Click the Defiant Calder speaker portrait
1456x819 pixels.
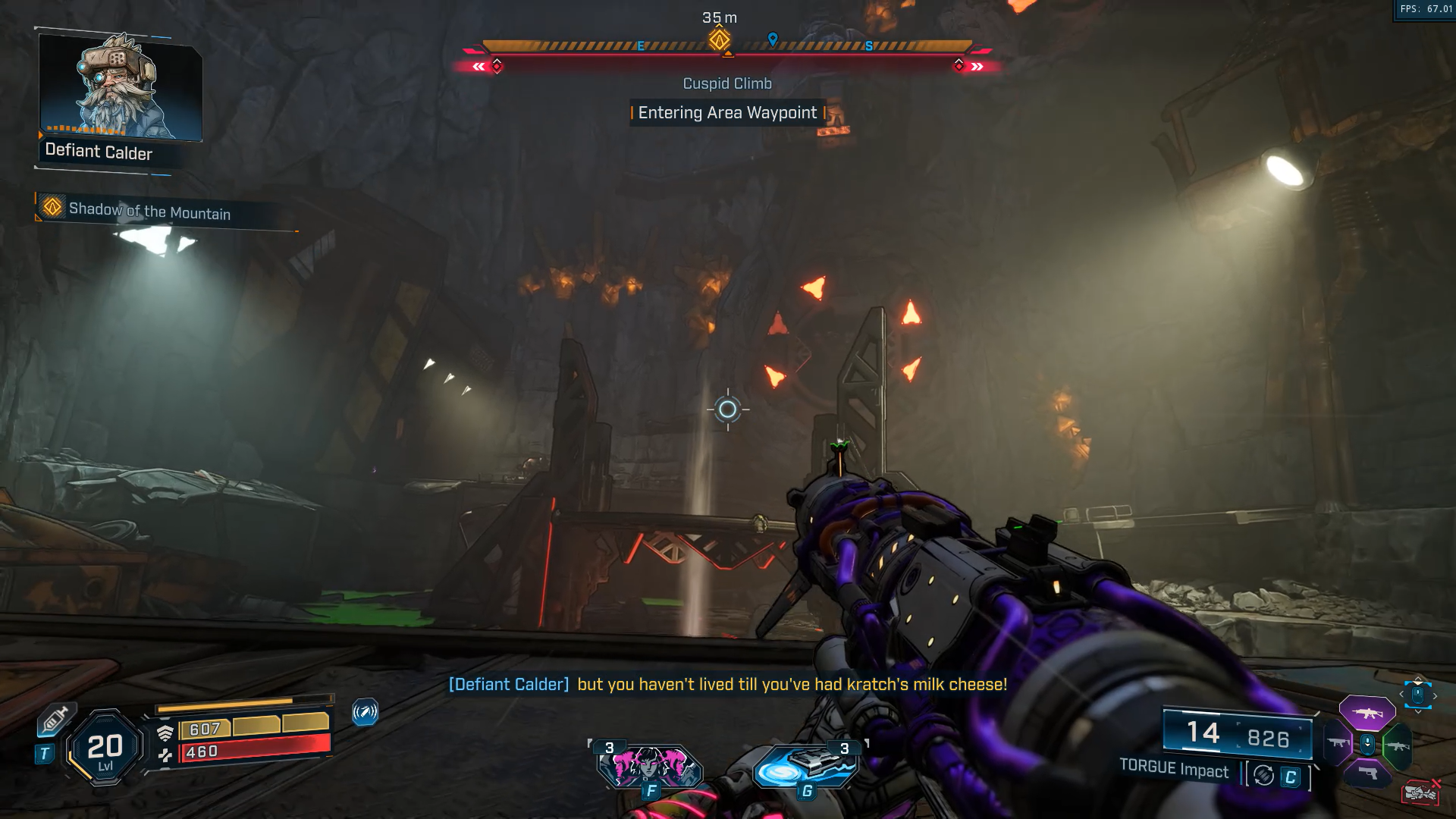pyautogui.click(x=120, y=86)
